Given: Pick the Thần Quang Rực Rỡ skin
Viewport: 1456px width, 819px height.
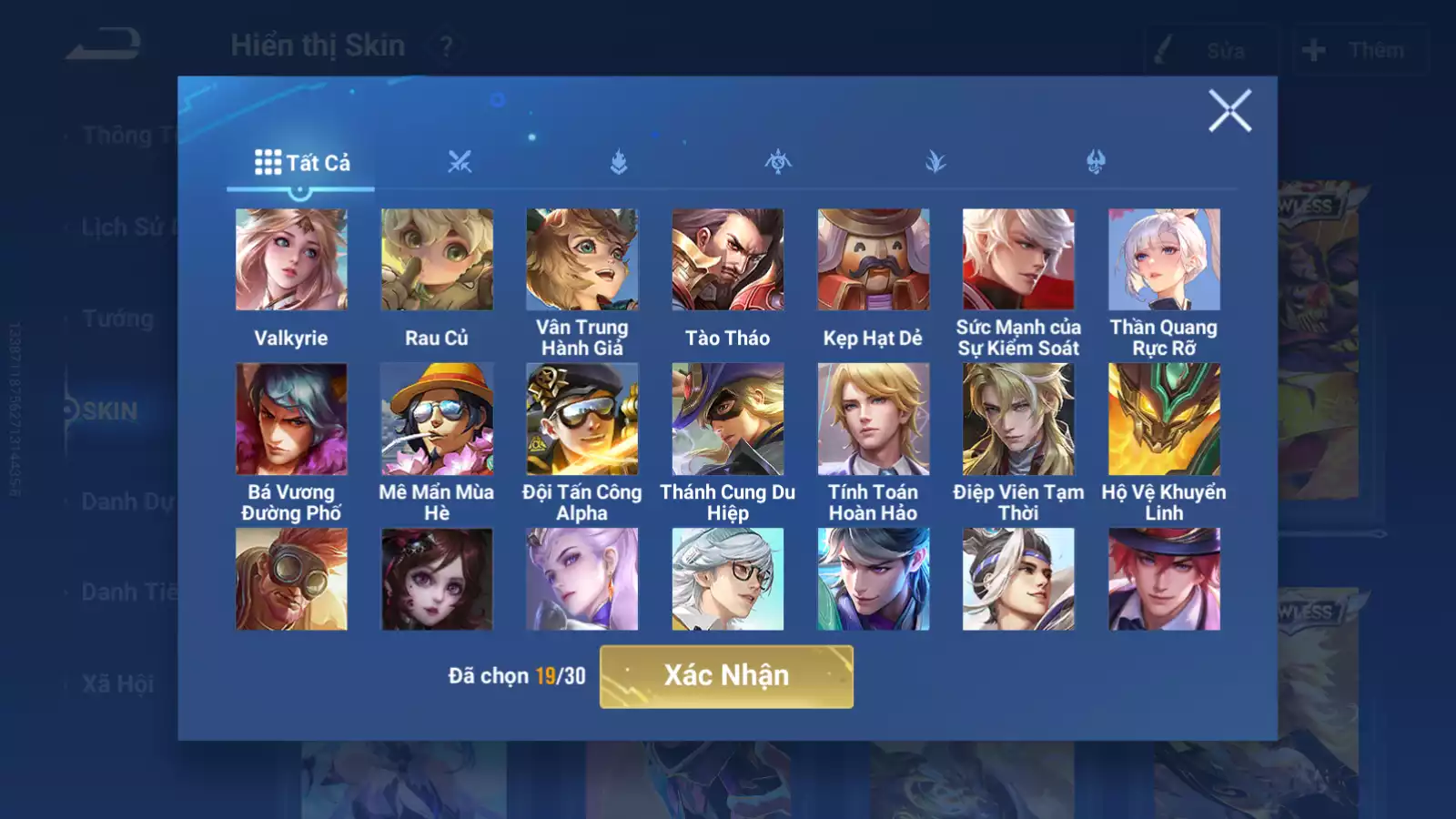Looking at the screenshot, I should click(1164, 260).
